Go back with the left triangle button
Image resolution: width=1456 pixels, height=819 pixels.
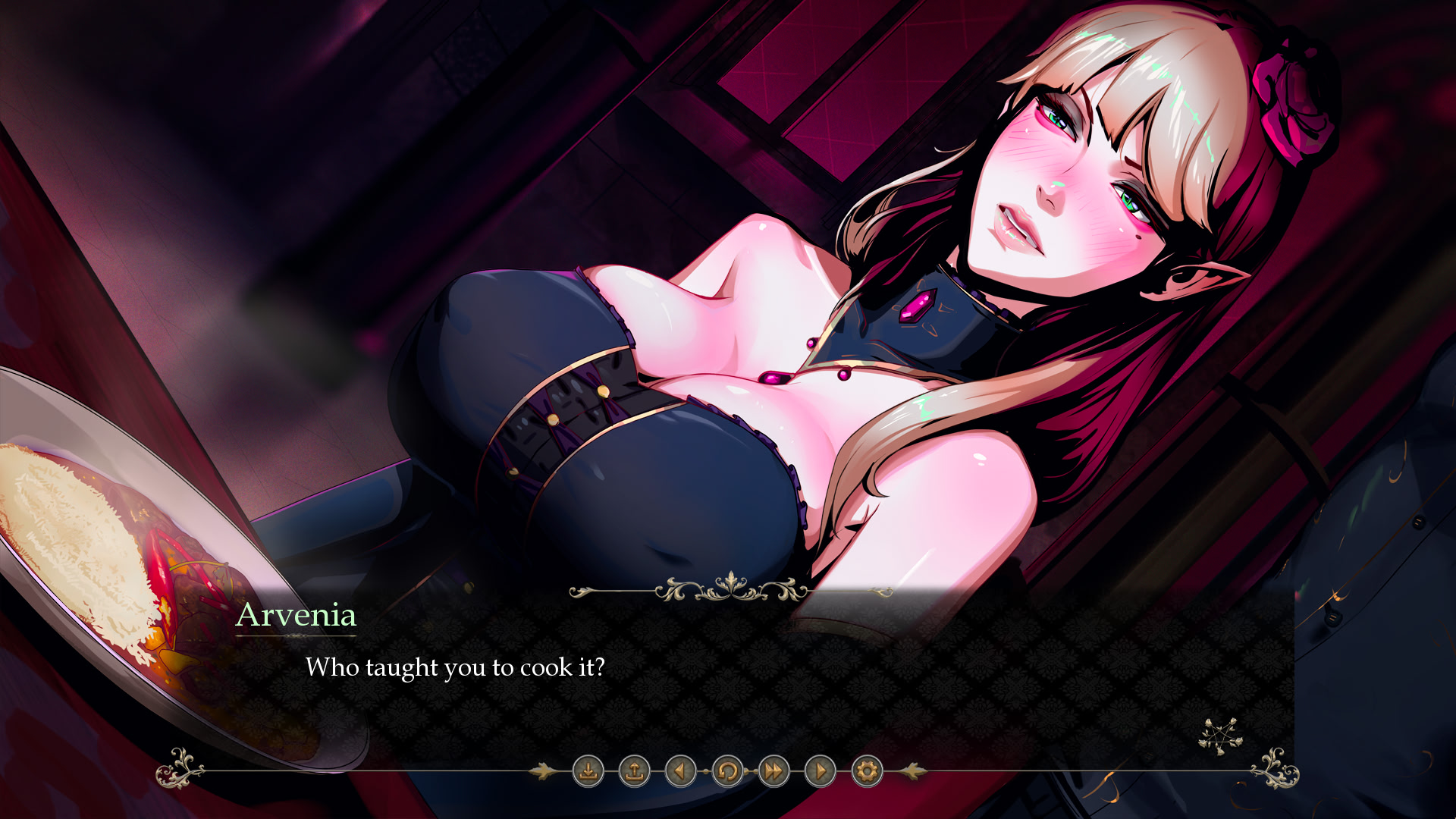point(680,771)
